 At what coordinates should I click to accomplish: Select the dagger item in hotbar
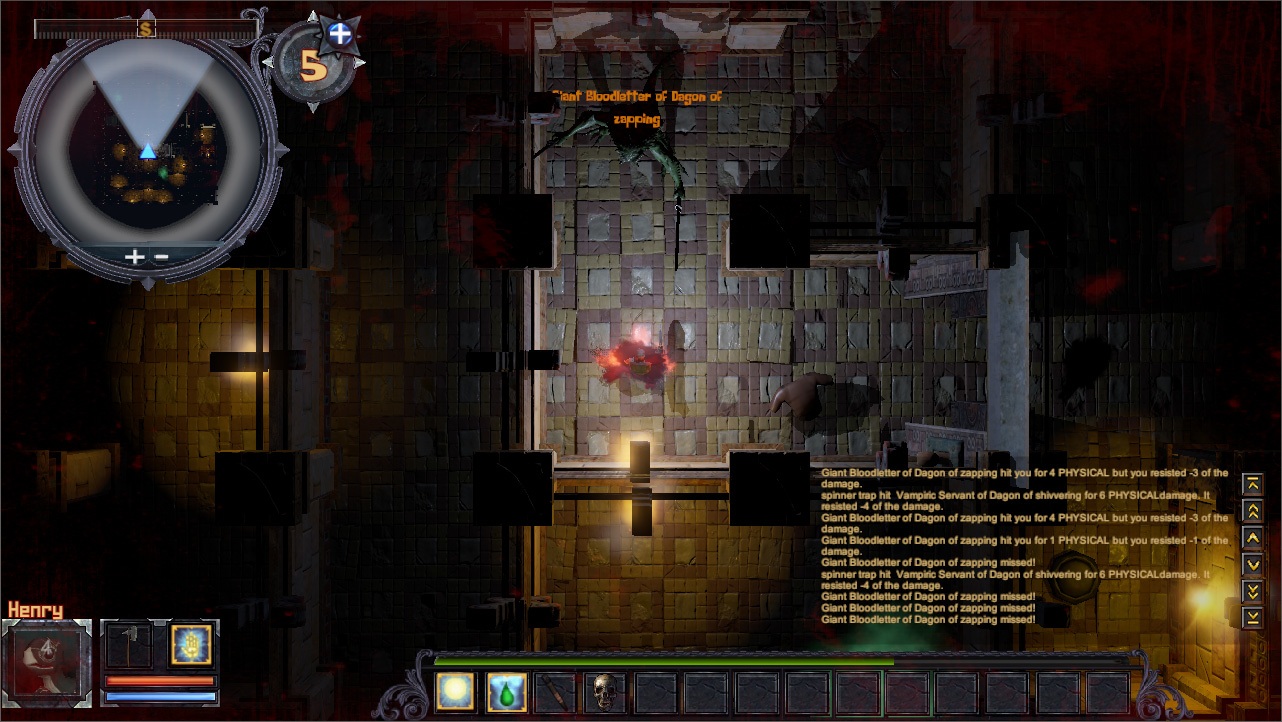tap(555, 692)
